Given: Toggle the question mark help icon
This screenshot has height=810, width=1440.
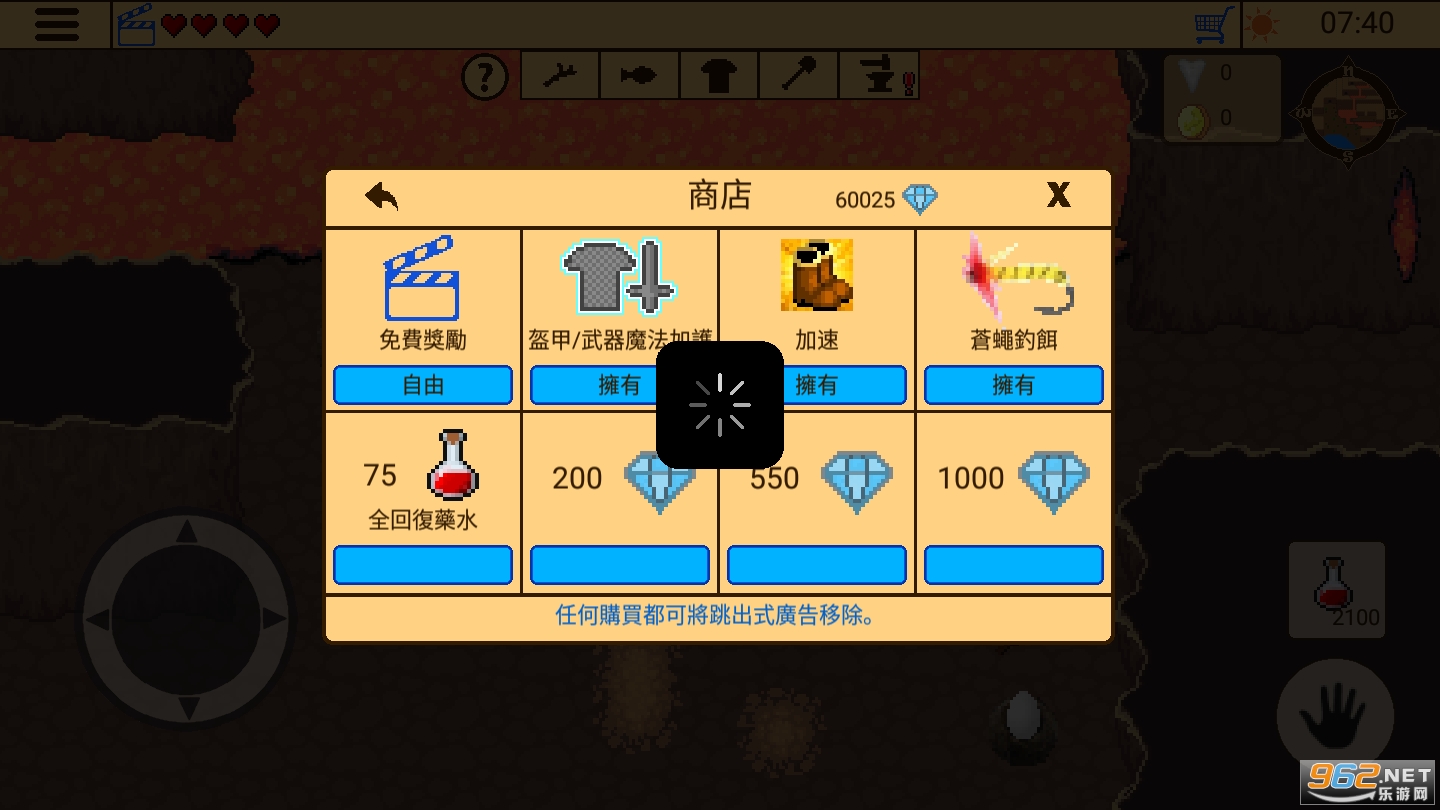Looking at the screenshot, I should [x=486, y=76].
